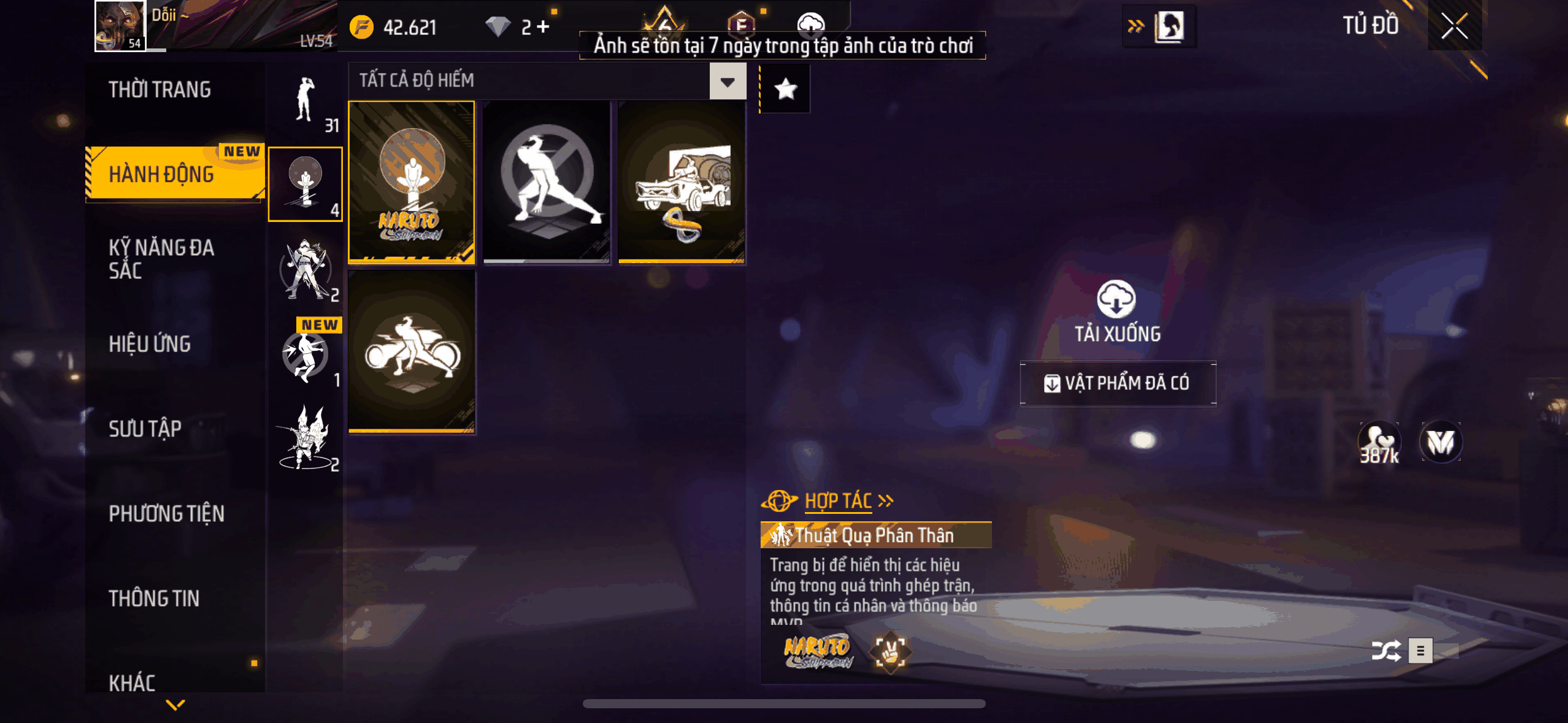Expand the Tất Cả Độ Hiếm dropdown

coord(728,82)
